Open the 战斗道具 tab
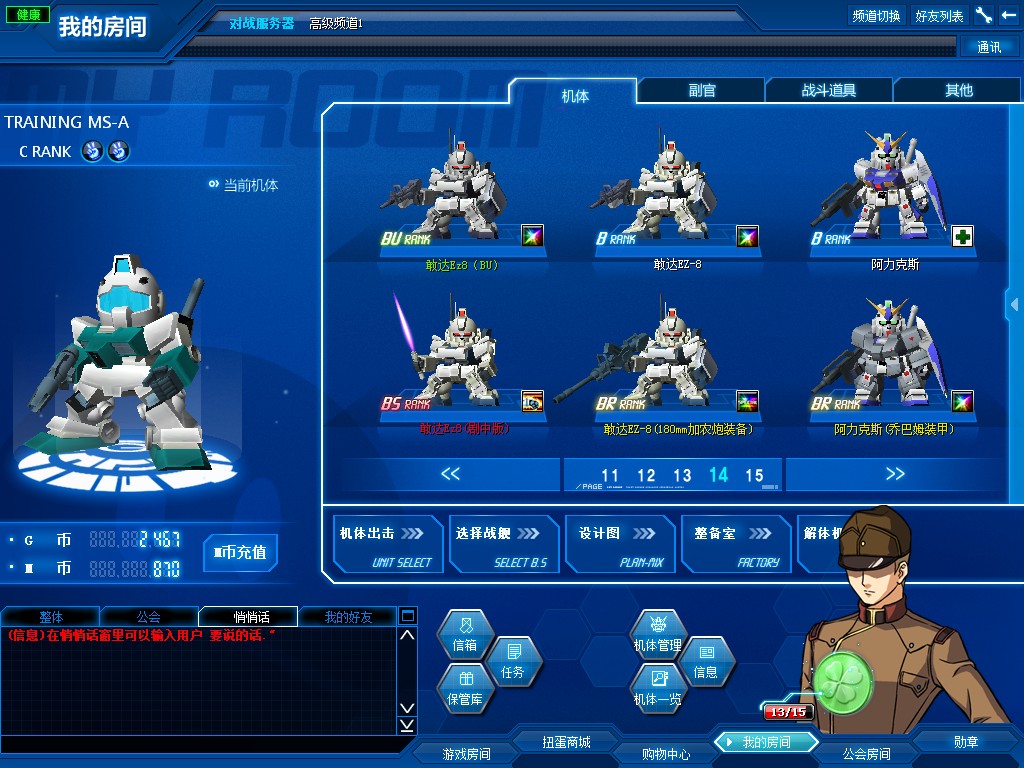 click(x=829, y=90)
